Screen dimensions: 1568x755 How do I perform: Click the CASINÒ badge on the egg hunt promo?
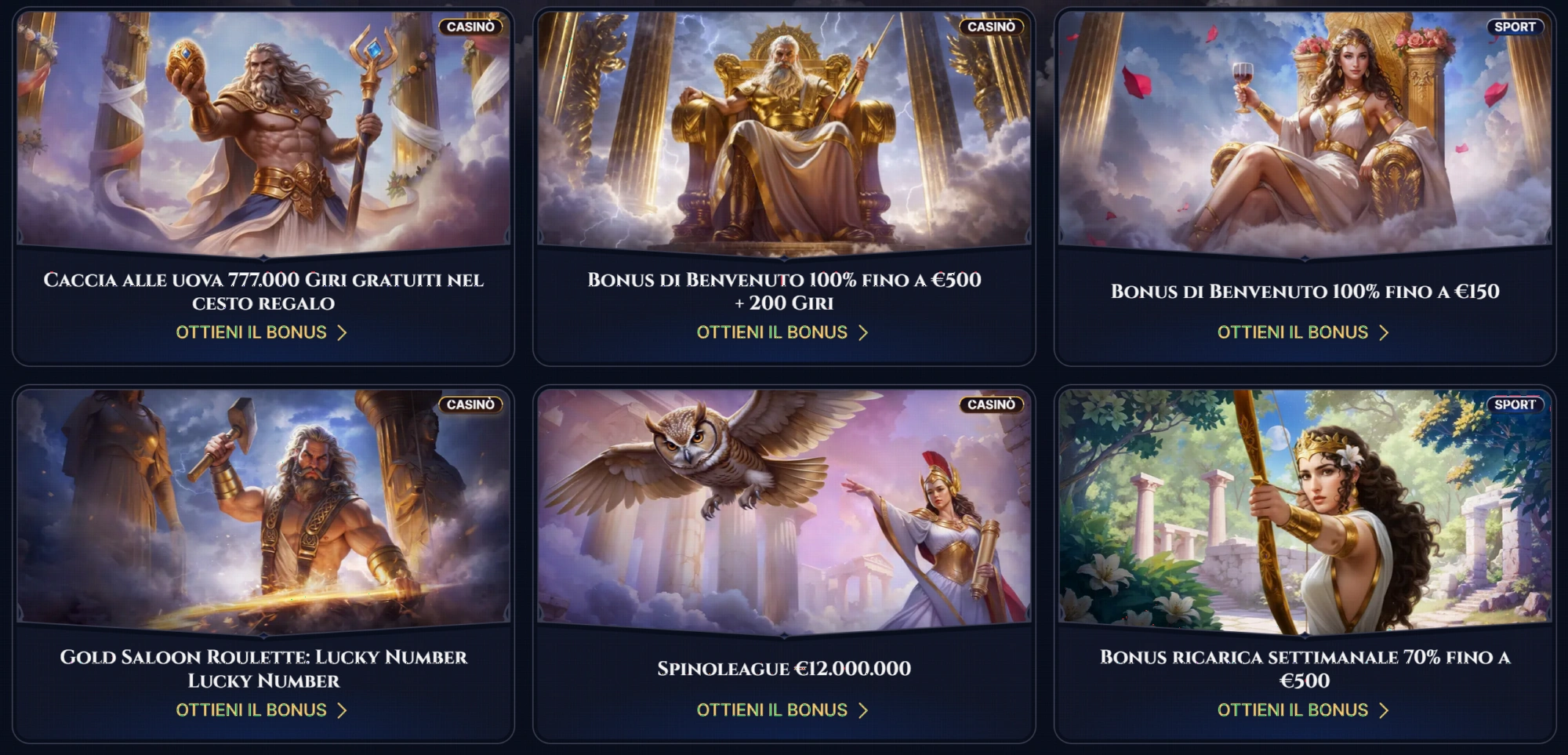coord(469,26)
